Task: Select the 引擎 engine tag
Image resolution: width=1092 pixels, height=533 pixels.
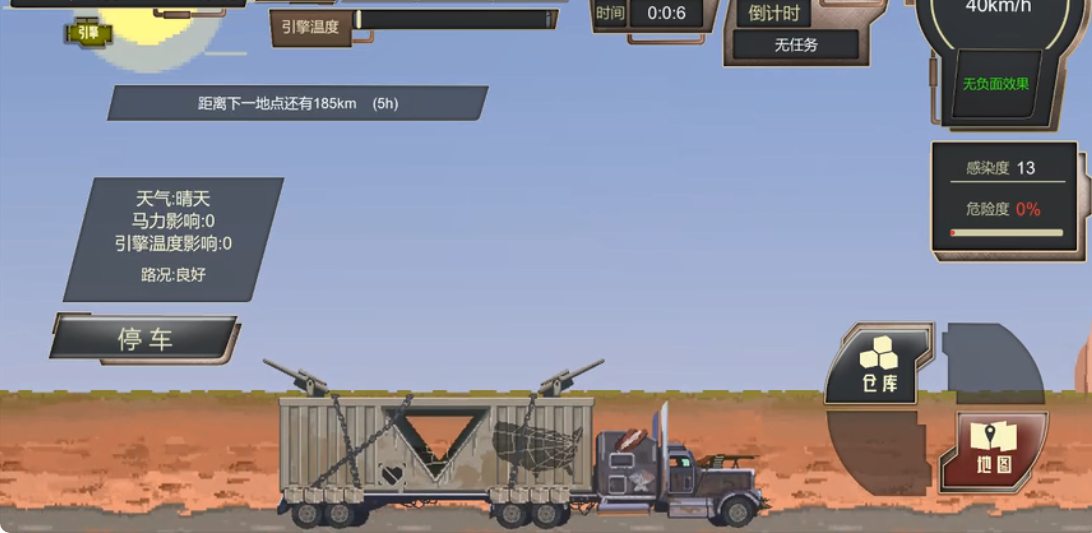Action: (x=89, y=33)
